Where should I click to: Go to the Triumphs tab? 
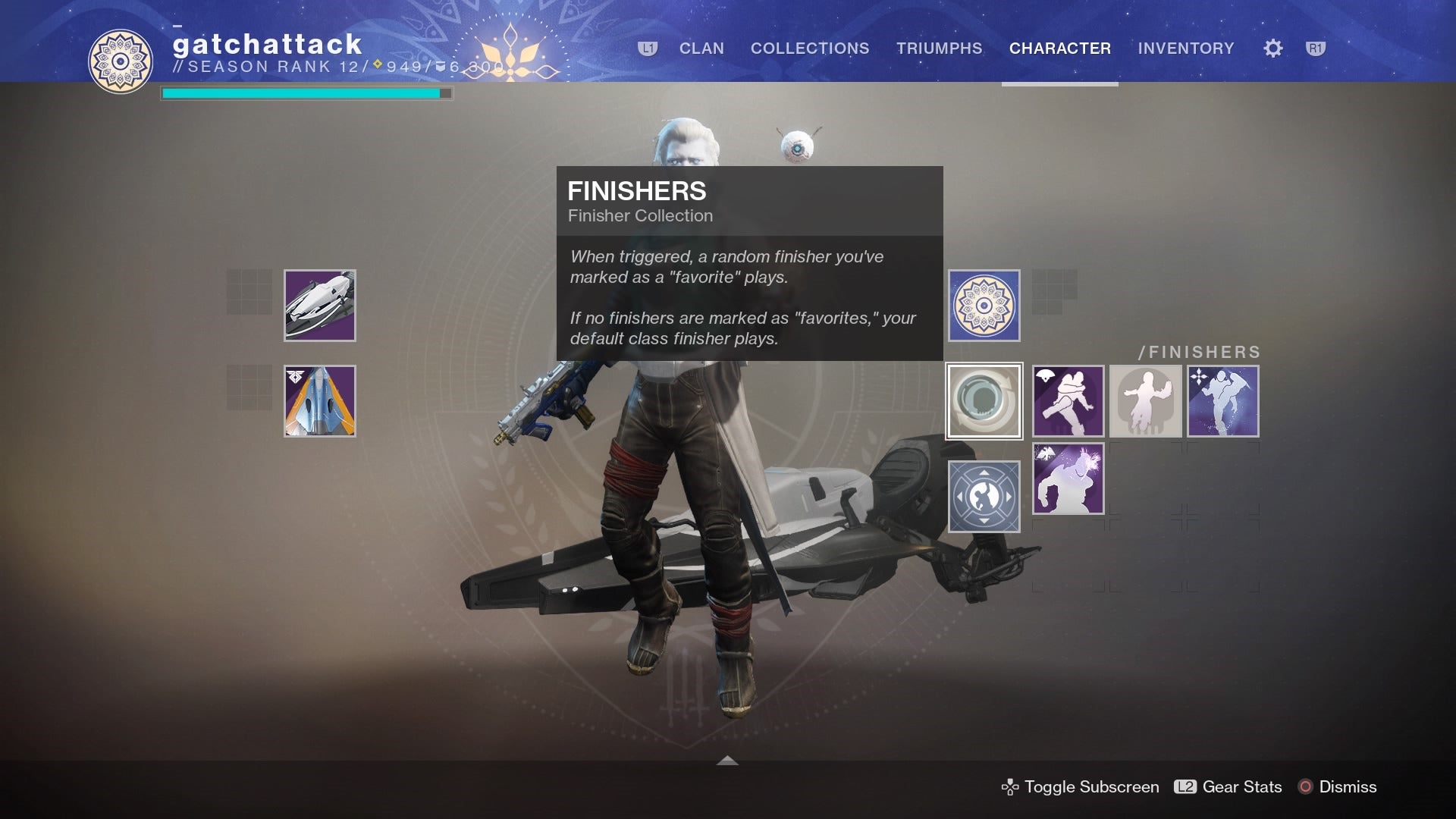point(939,49)
